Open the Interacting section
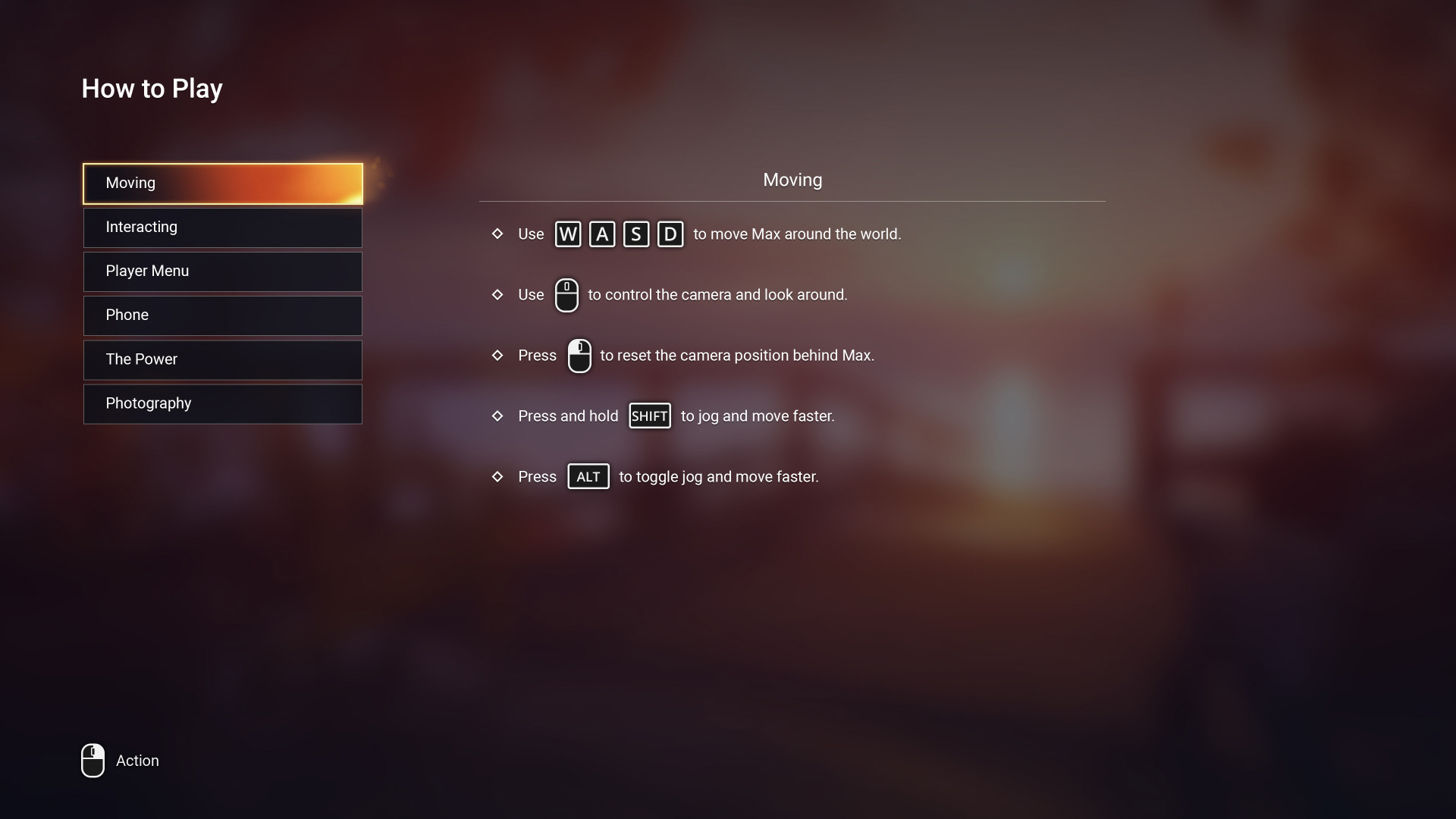This screenshot has width=1456, height=819. point(222,227)
